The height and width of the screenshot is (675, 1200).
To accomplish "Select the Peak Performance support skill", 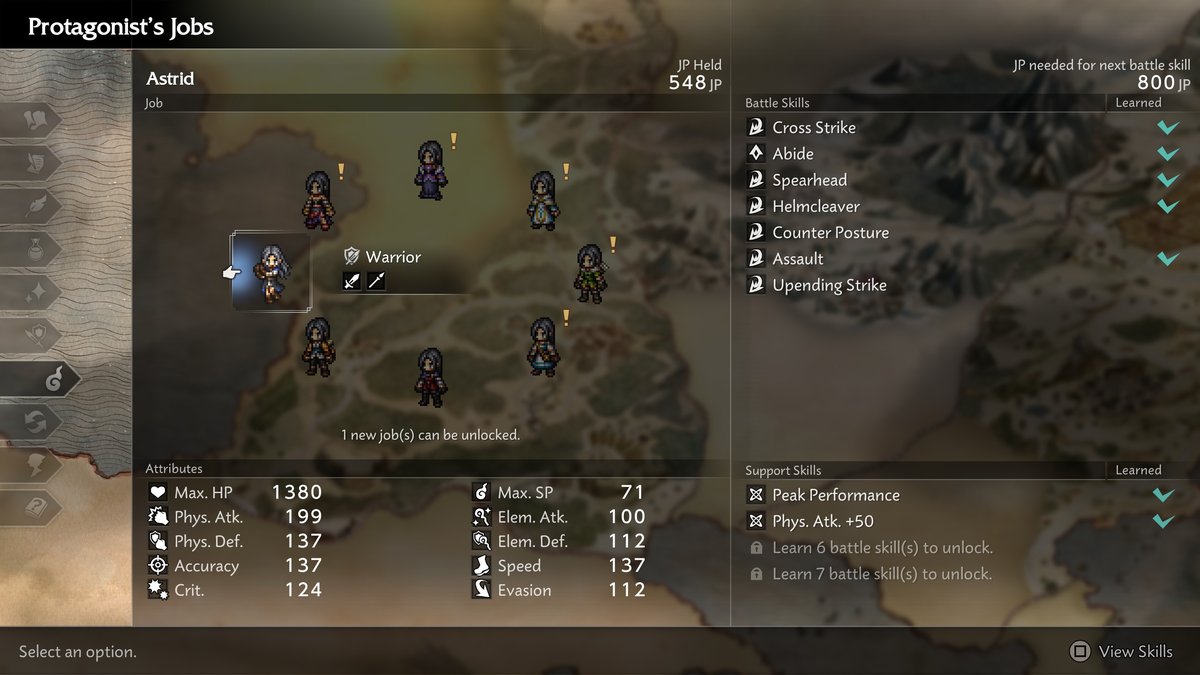I will click(835, 495).
